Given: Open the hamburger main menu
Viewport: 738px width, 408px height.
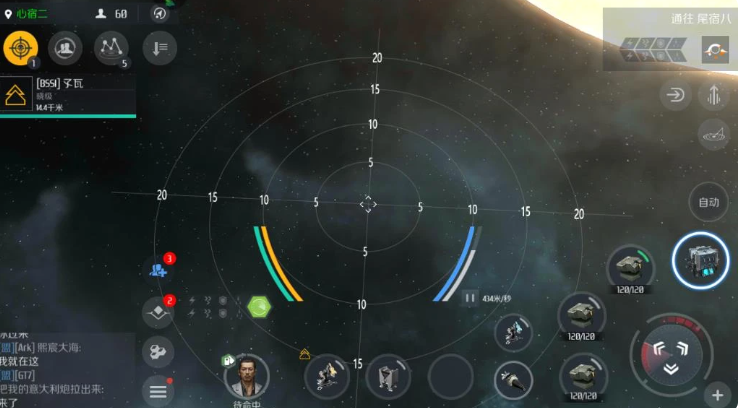Looking at the screenshot, I should click(x=157, y=391).
